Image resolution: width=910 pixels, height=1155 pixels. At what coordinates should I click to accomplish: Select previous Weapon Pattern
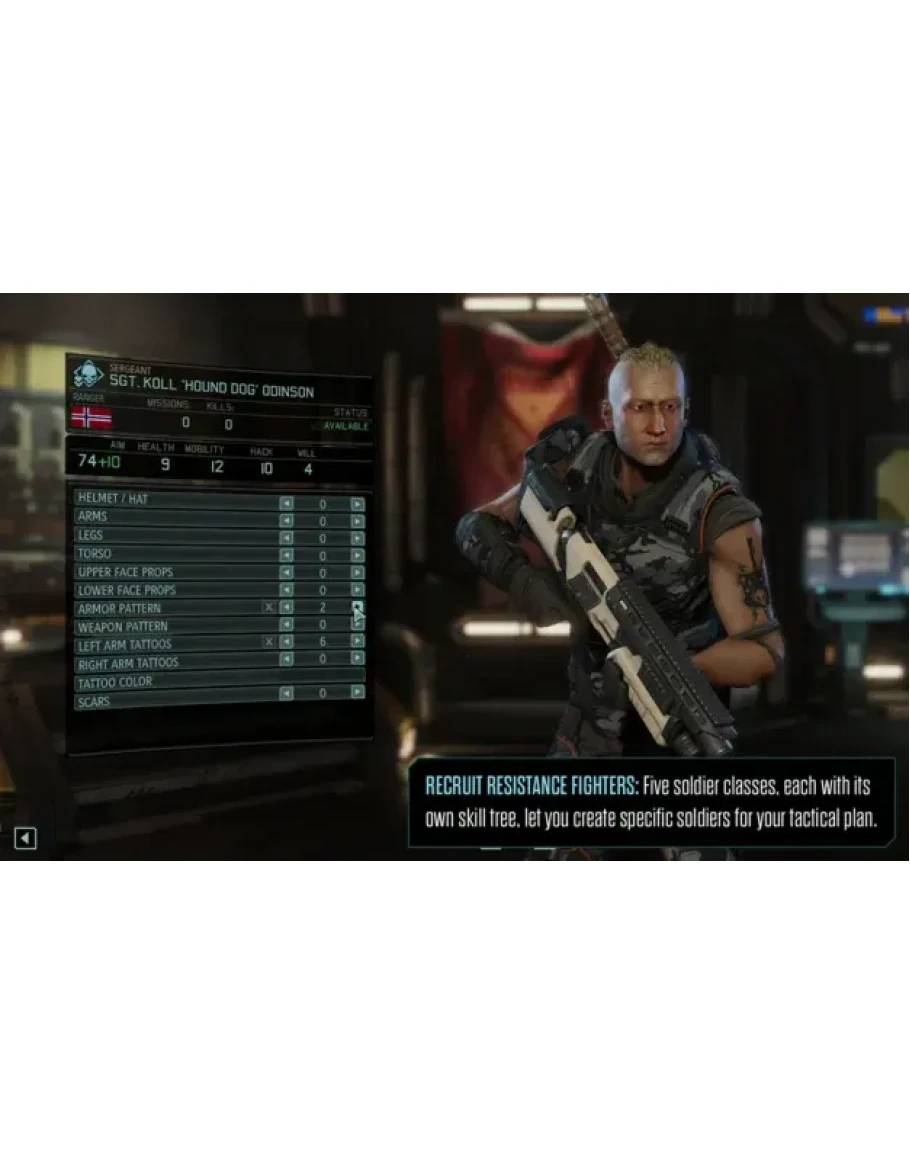pos(287,625)
